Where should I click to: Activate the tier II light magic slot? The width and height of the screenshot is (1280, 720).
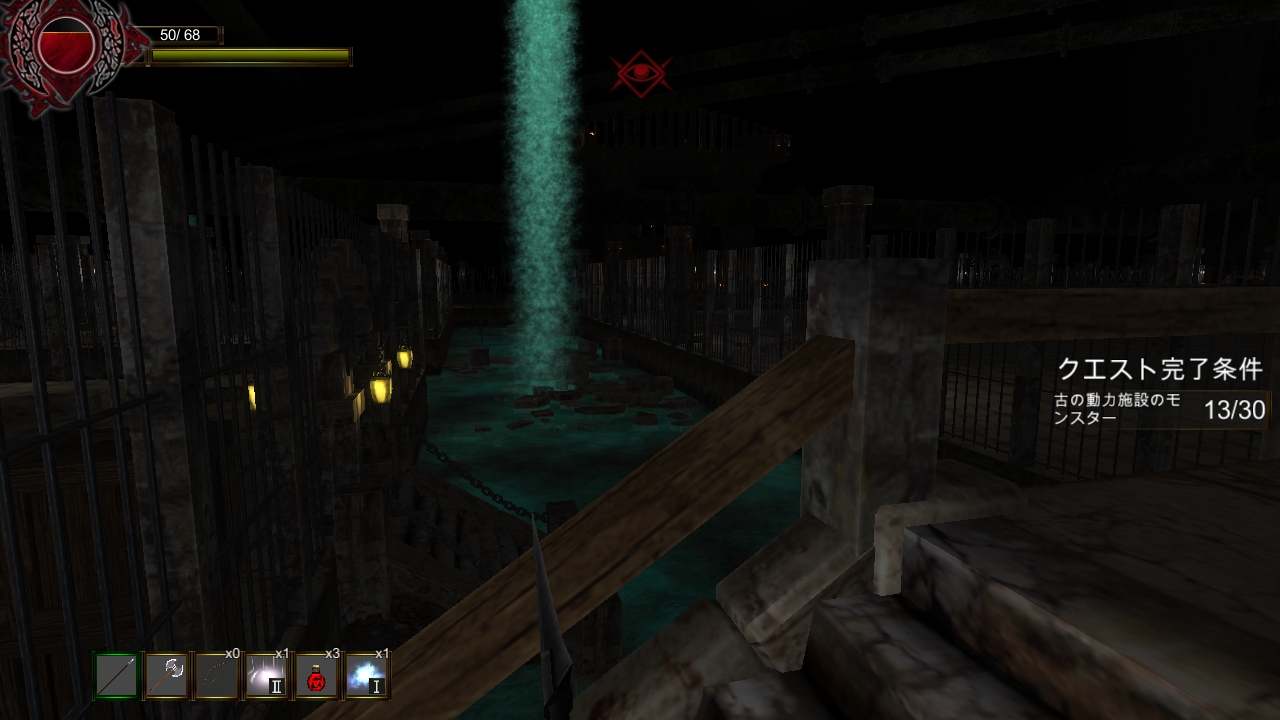265,674
